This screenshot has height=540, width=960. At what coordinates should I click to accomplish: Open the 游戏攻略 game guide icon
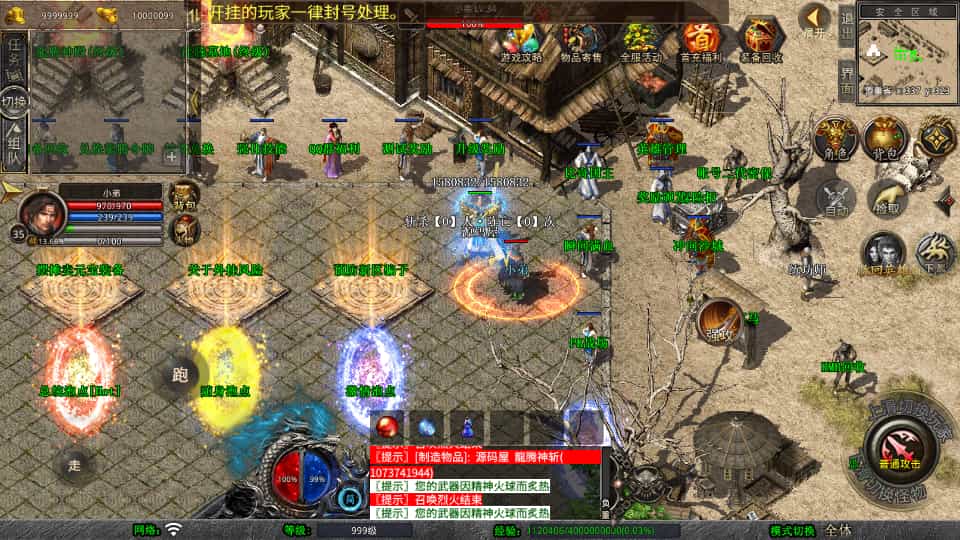point(523,41)
